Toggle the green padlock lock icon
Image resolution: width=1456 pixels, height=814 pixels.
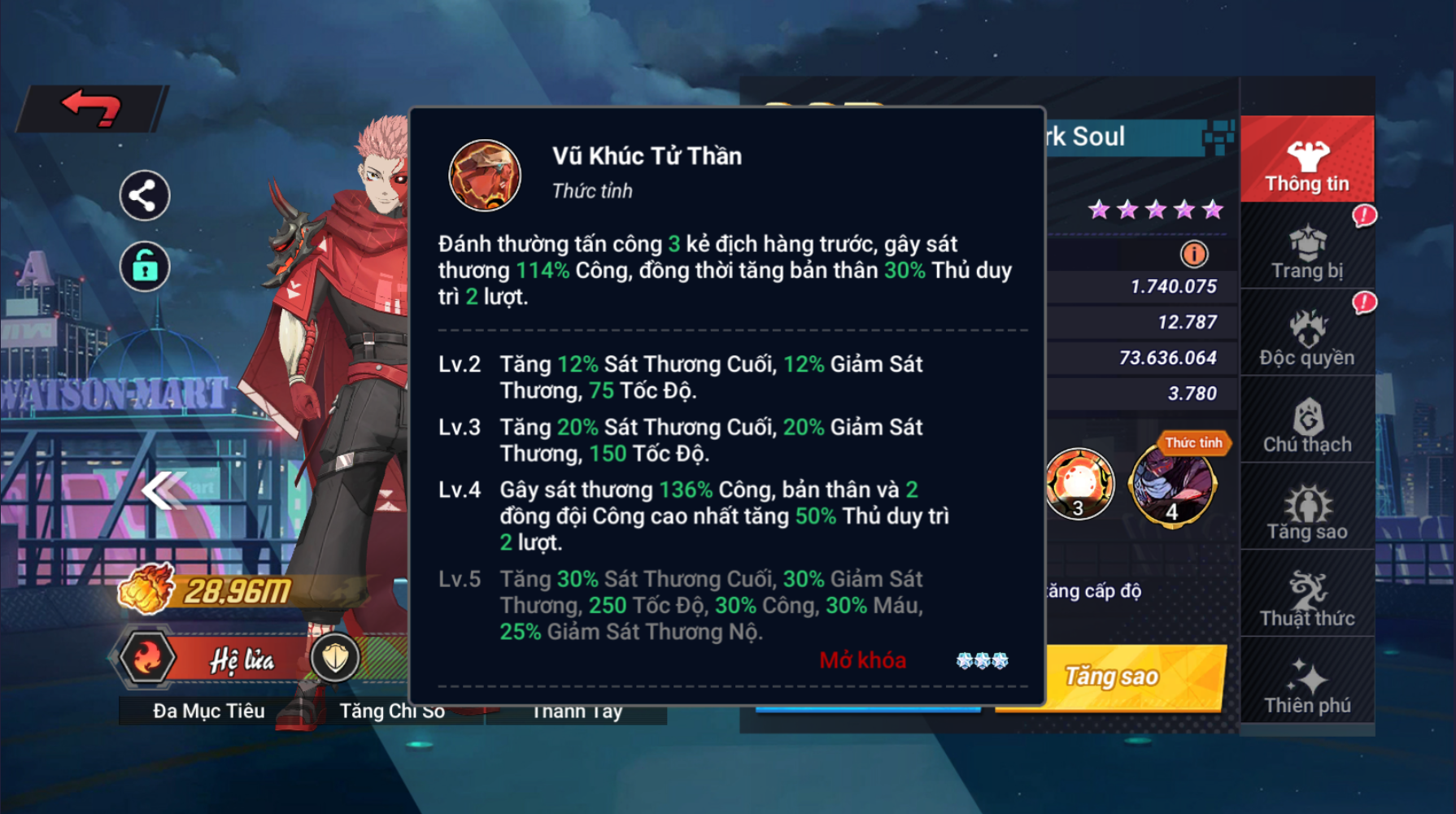point(144,266)
